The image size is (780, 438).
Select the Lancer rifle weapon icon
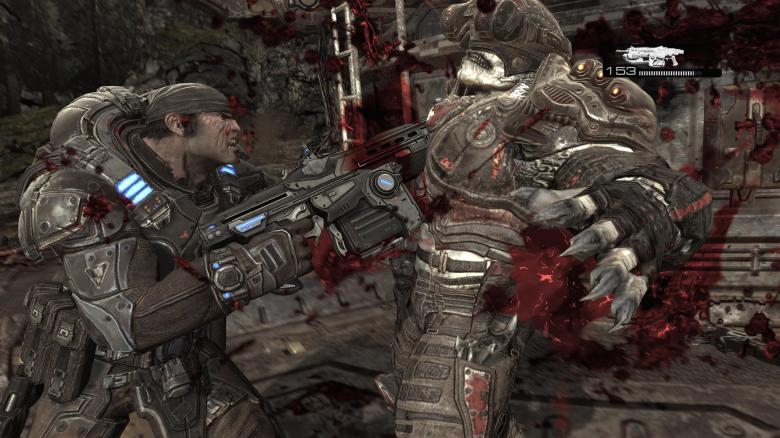click(649, 54)
